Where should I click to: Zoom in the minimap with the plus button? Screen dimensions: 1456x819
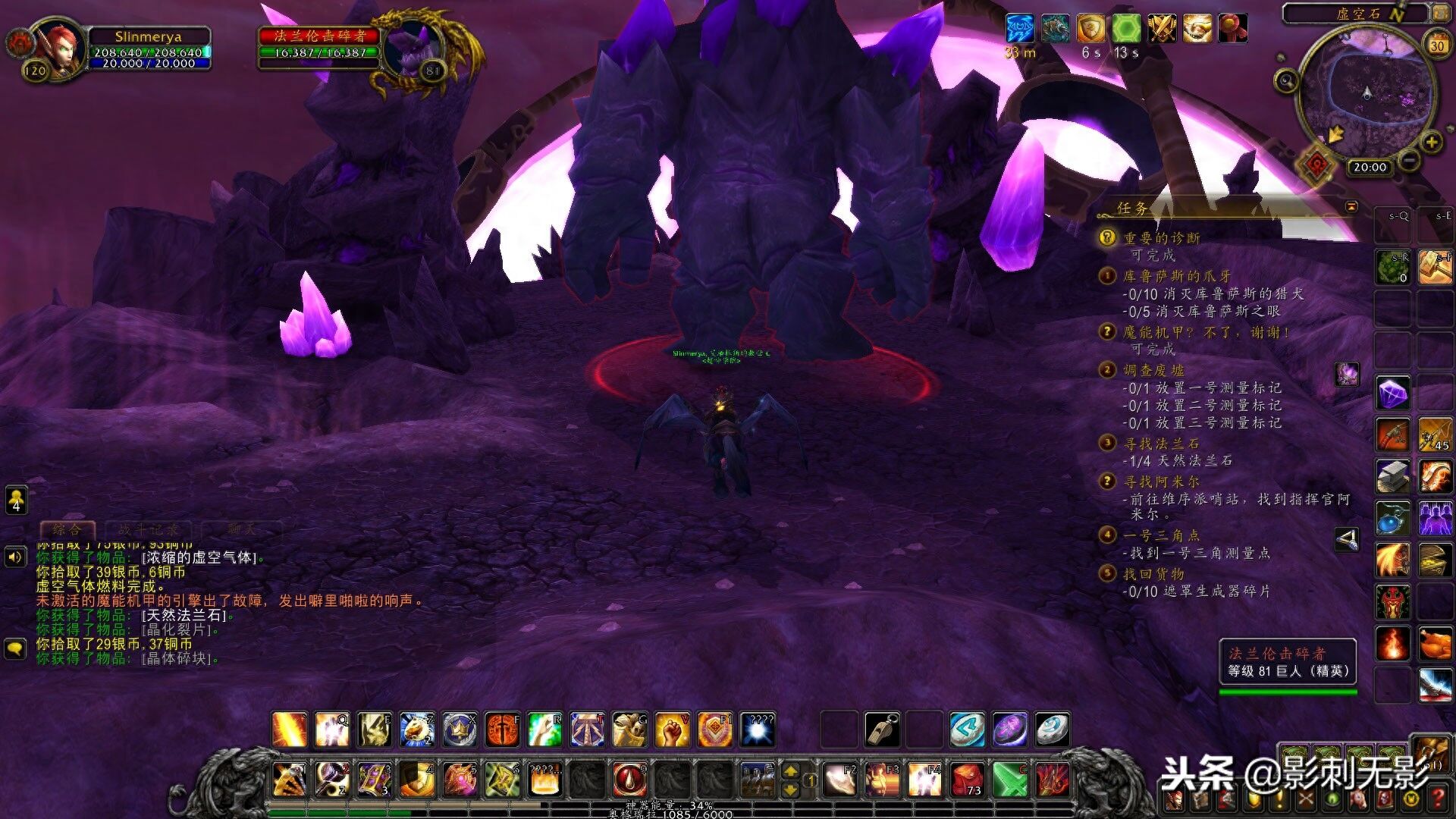[x=1431, y=142]
